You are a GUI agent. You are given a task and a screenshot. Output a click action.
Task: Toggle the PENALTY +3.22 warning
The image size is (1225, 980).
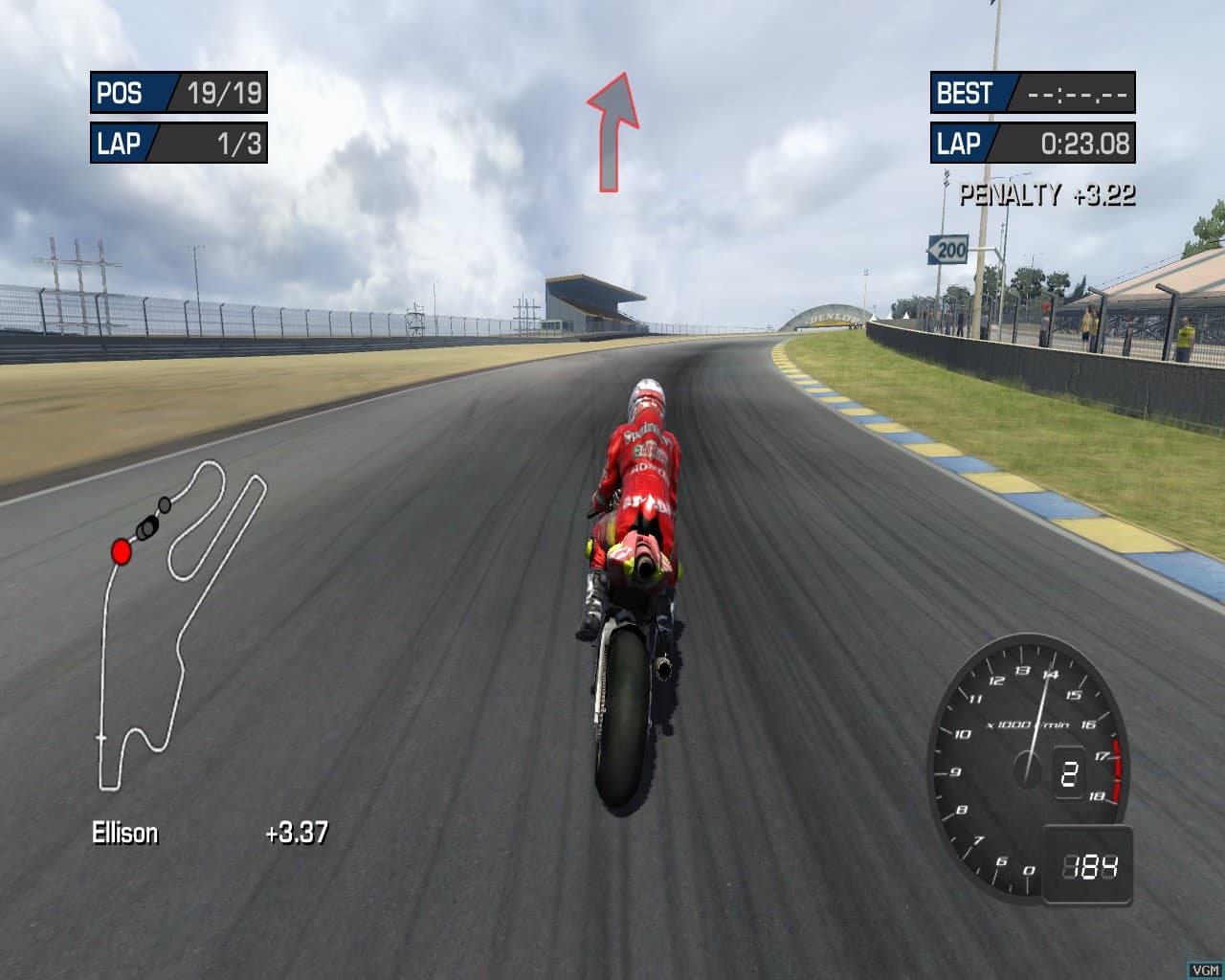pos(1046,194)
